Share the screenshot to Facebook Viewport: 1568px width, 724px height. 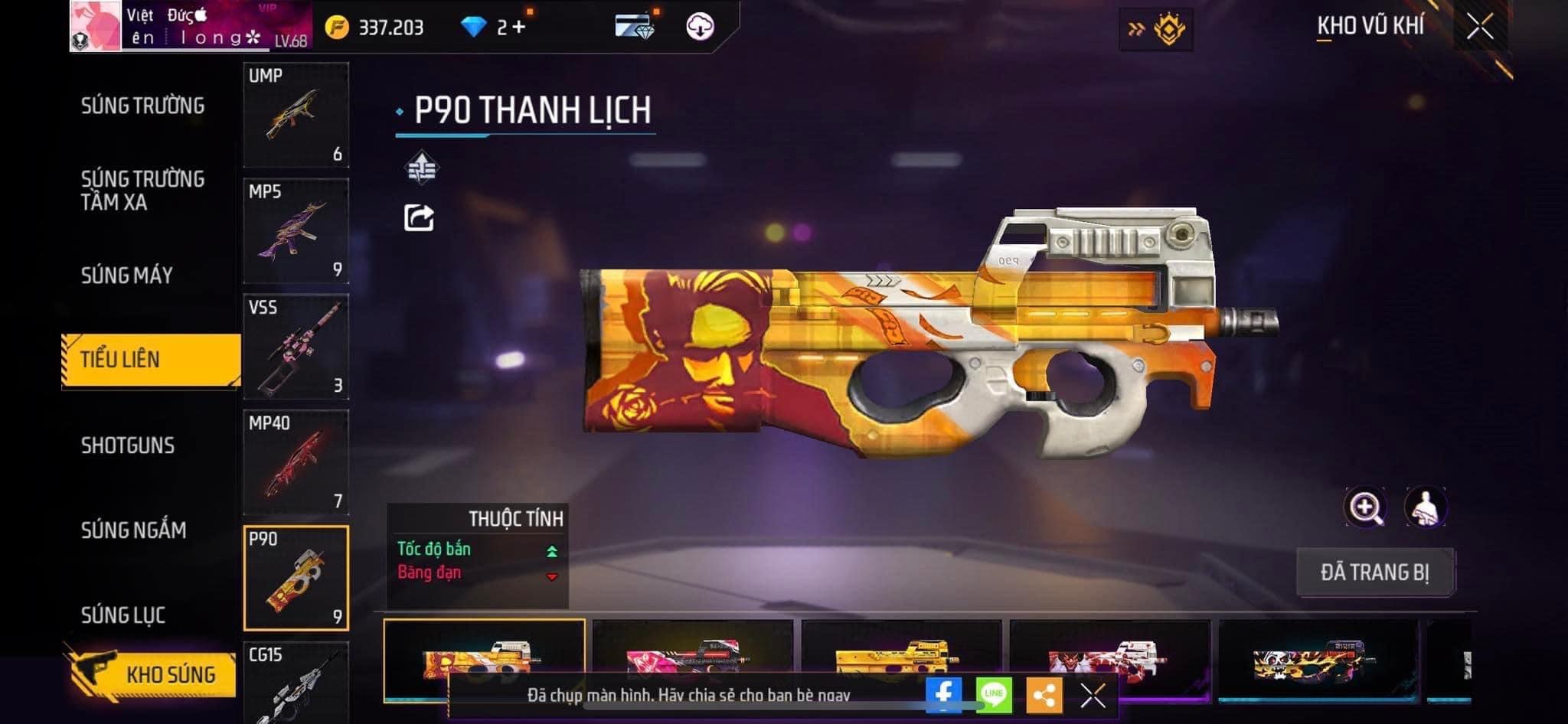click(943, 694)
